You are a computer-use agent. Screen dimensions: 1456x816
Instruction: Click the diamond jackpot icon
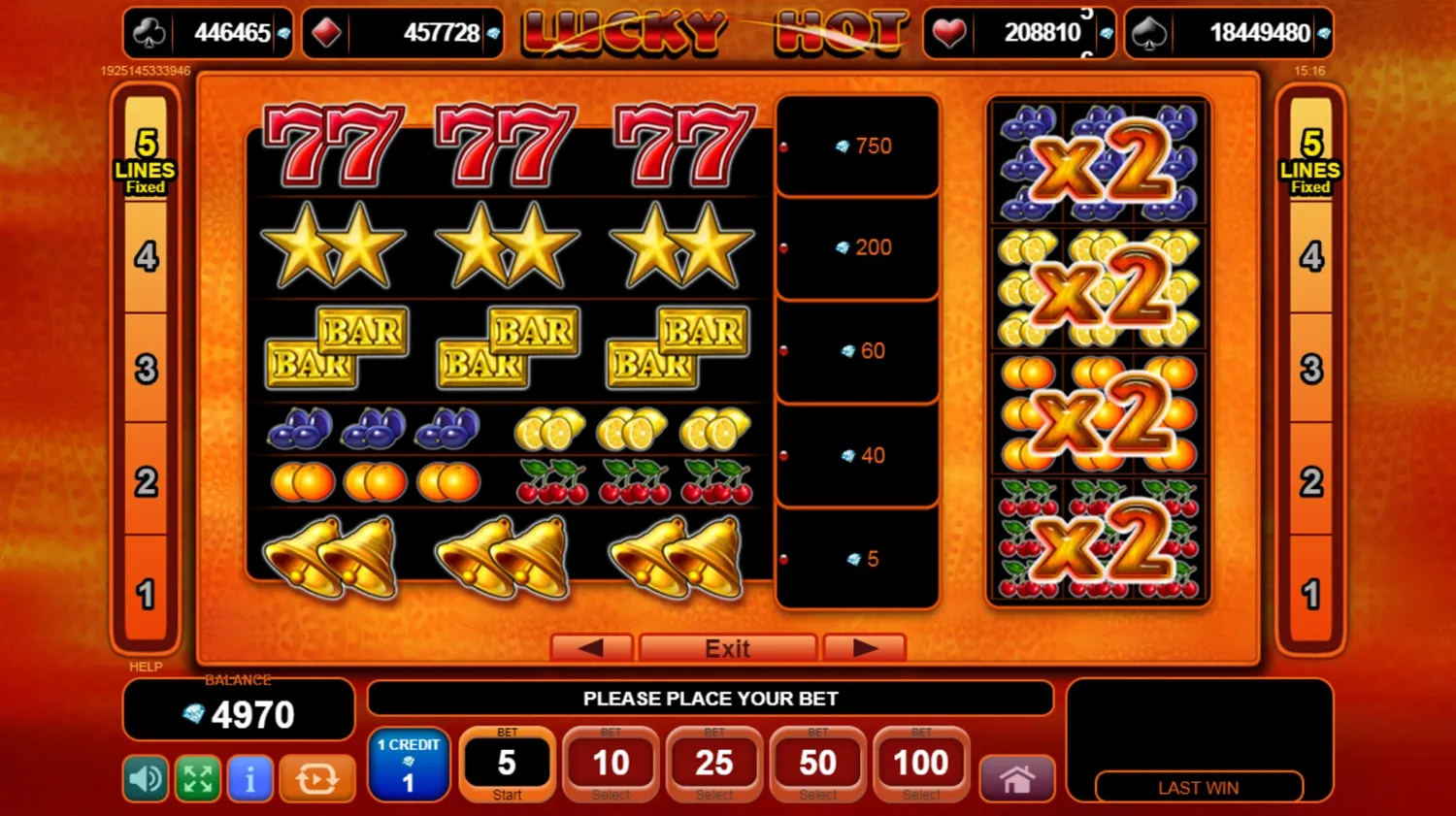click(327, 32)
